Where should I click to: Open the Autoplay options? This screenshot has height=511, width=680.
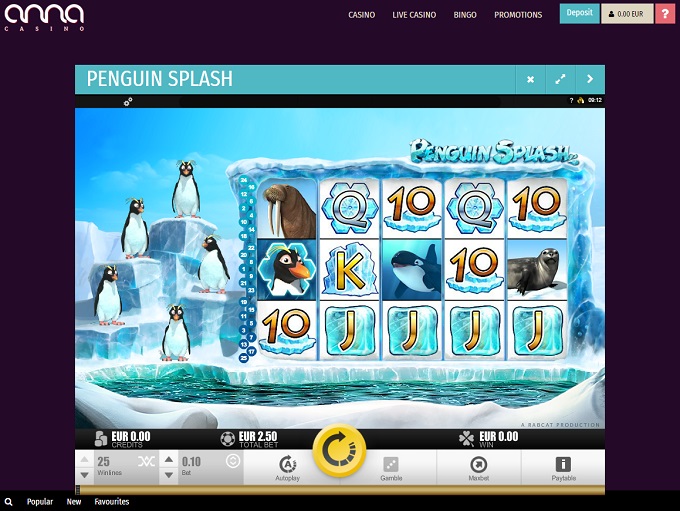click(x=287, y=468)
